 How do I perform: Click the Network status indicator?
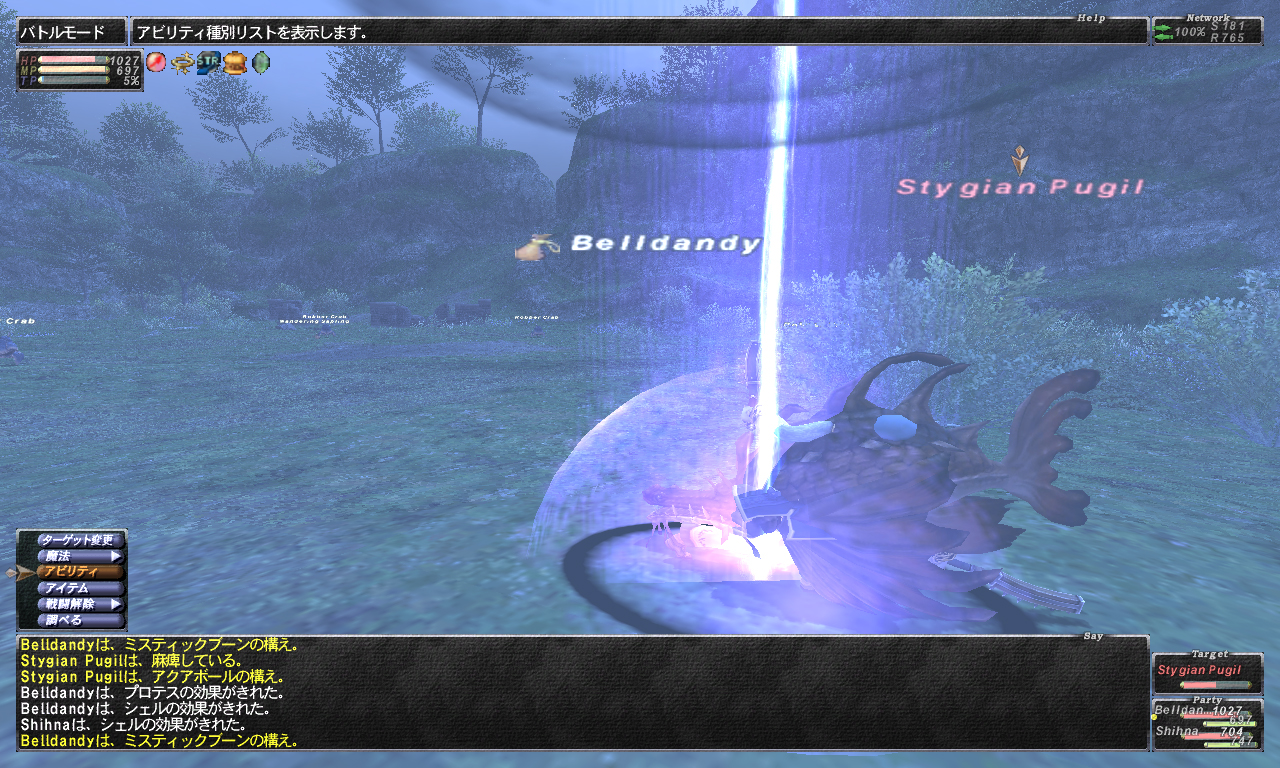1207,32
